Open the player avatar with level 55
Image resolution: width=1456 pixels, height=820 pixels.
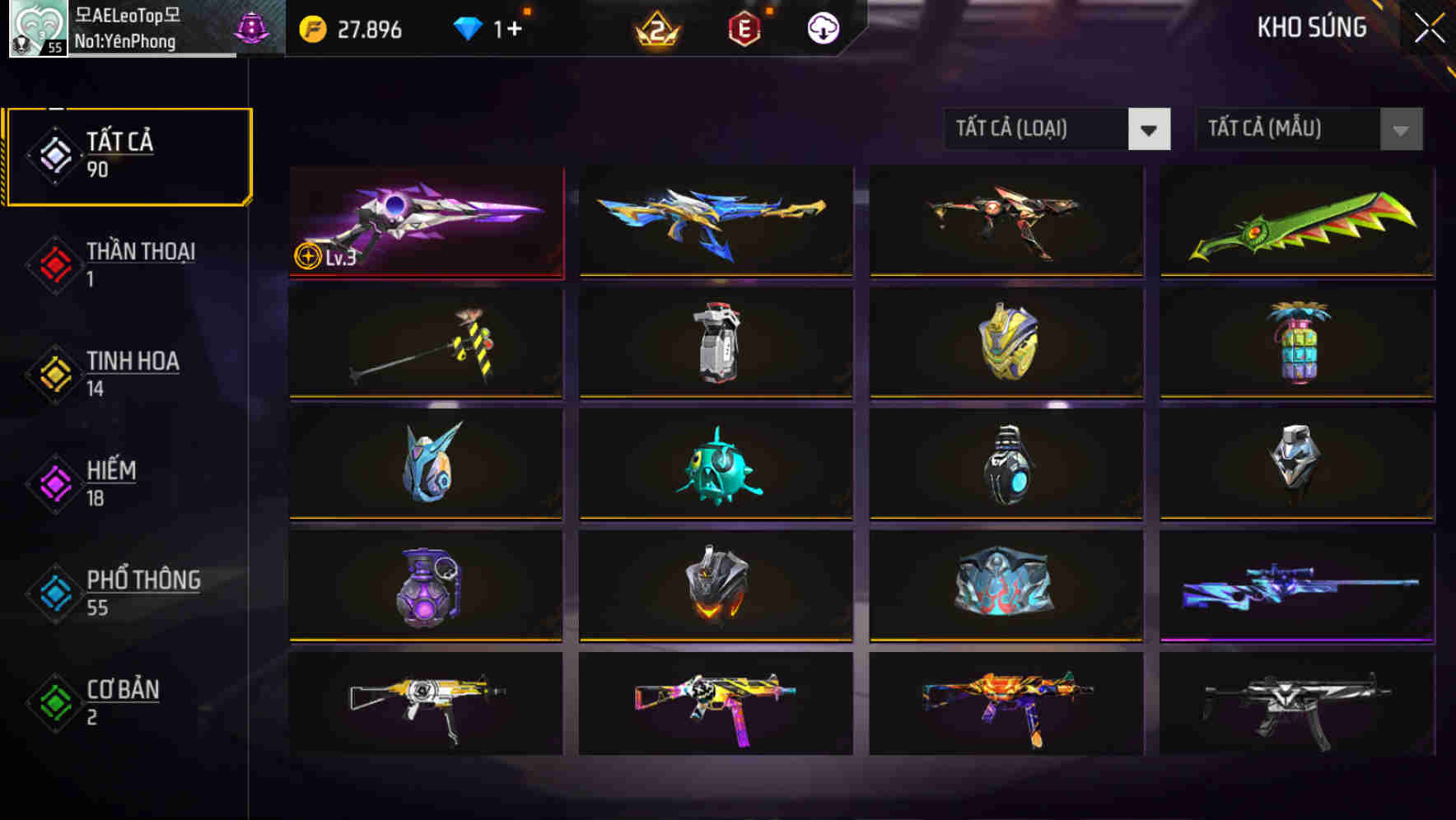(37, 28)
